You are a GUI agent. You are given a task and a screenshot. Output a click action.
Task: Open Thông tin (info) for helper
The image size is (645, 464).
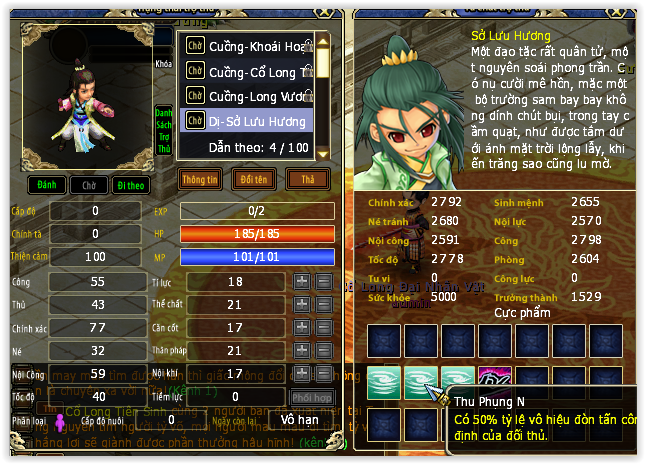pyautogui.click(x=200, y=179)
